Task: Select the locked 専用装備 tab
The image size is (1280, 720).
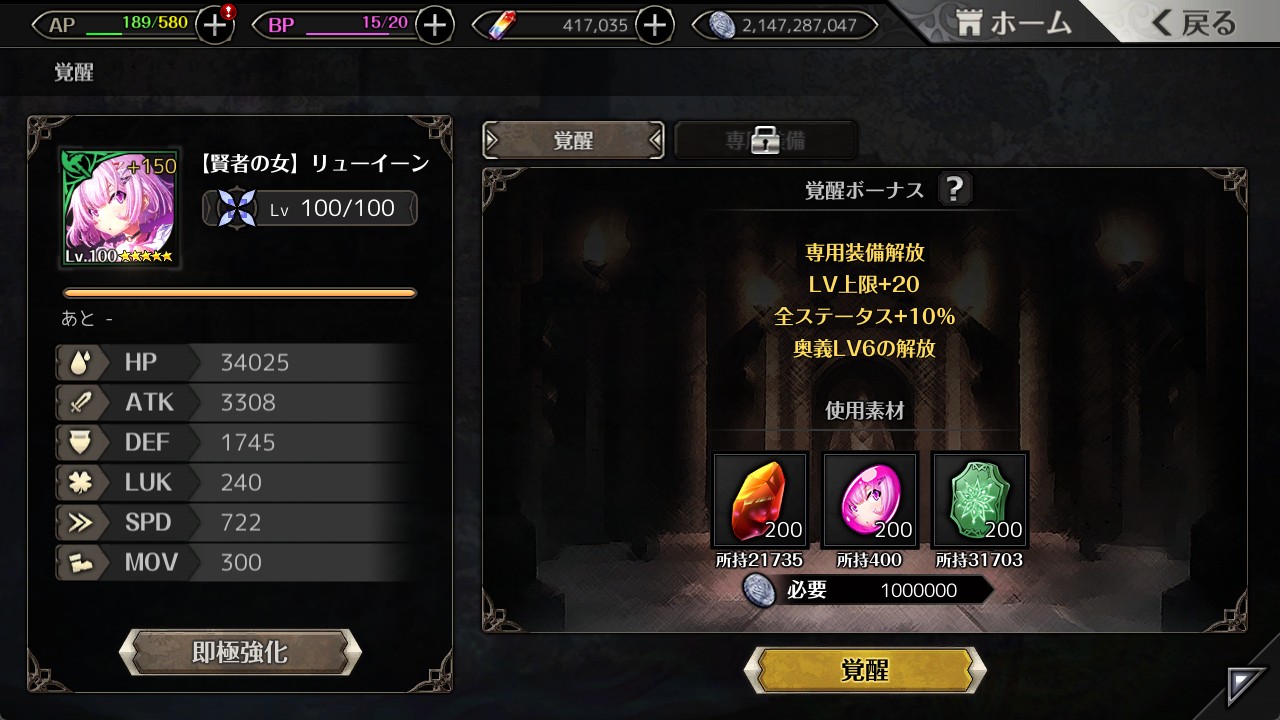Action: click(766, 141)
